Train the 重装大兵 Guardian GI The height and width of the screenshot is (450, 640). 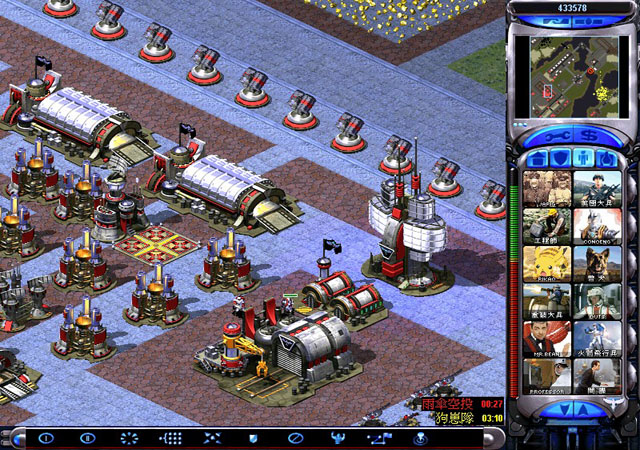tap(546, 301)
